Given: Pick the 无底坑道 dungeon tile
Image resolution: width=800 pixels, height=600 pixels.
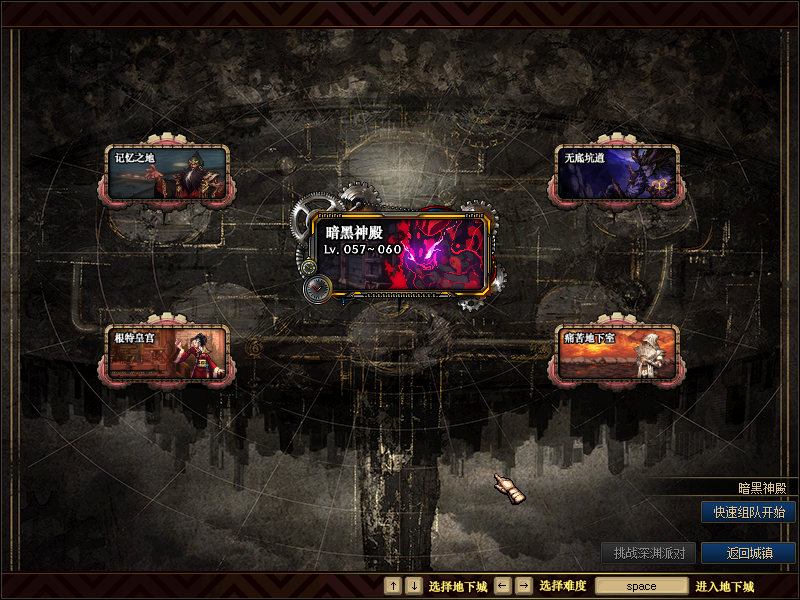Looking at the screenshot, I should point(617,173).
